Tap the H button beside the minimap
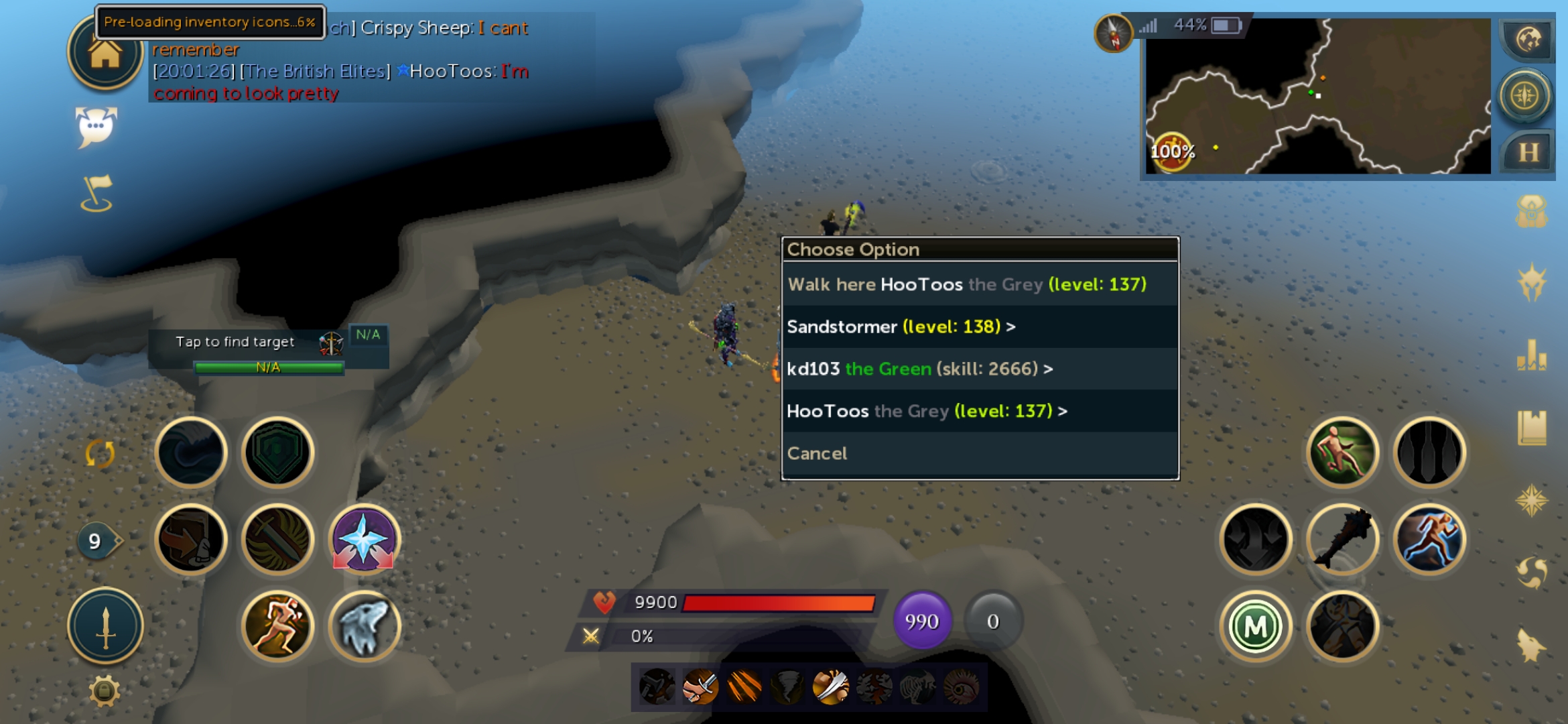The width and height of the screenshot is (1568, 724). pyautogui.click(x=1528, y=152)
